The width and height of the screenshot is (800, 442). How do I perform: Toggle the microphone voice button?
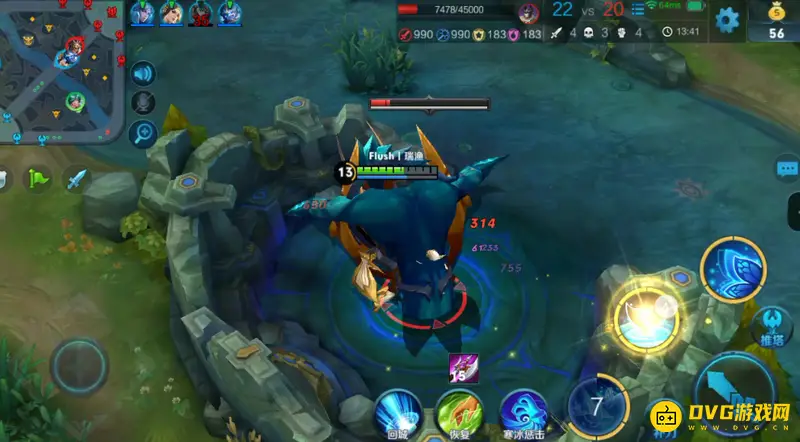pos(143,103)
